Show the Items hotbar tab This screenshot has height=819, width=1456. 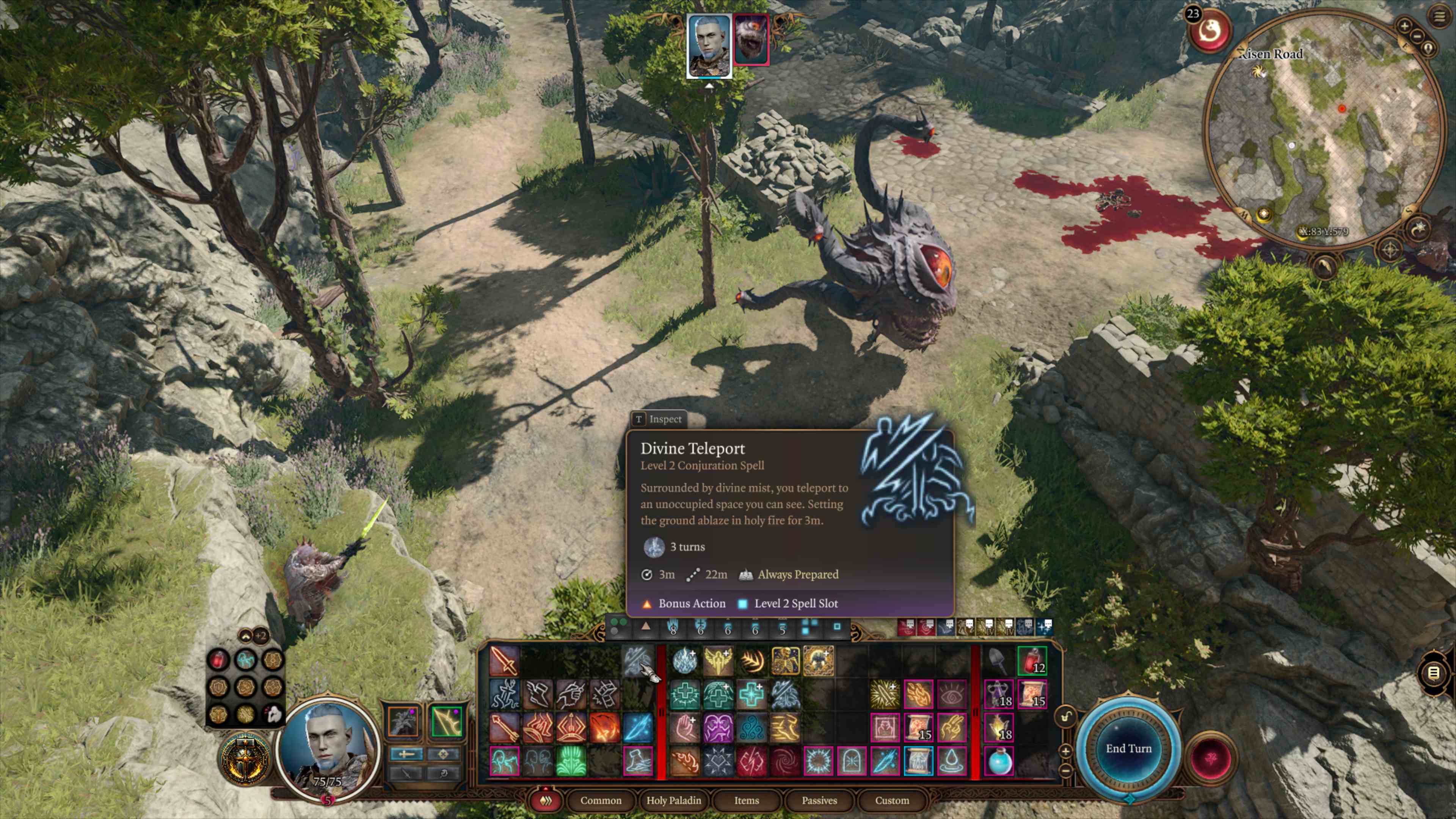[746, 800]
